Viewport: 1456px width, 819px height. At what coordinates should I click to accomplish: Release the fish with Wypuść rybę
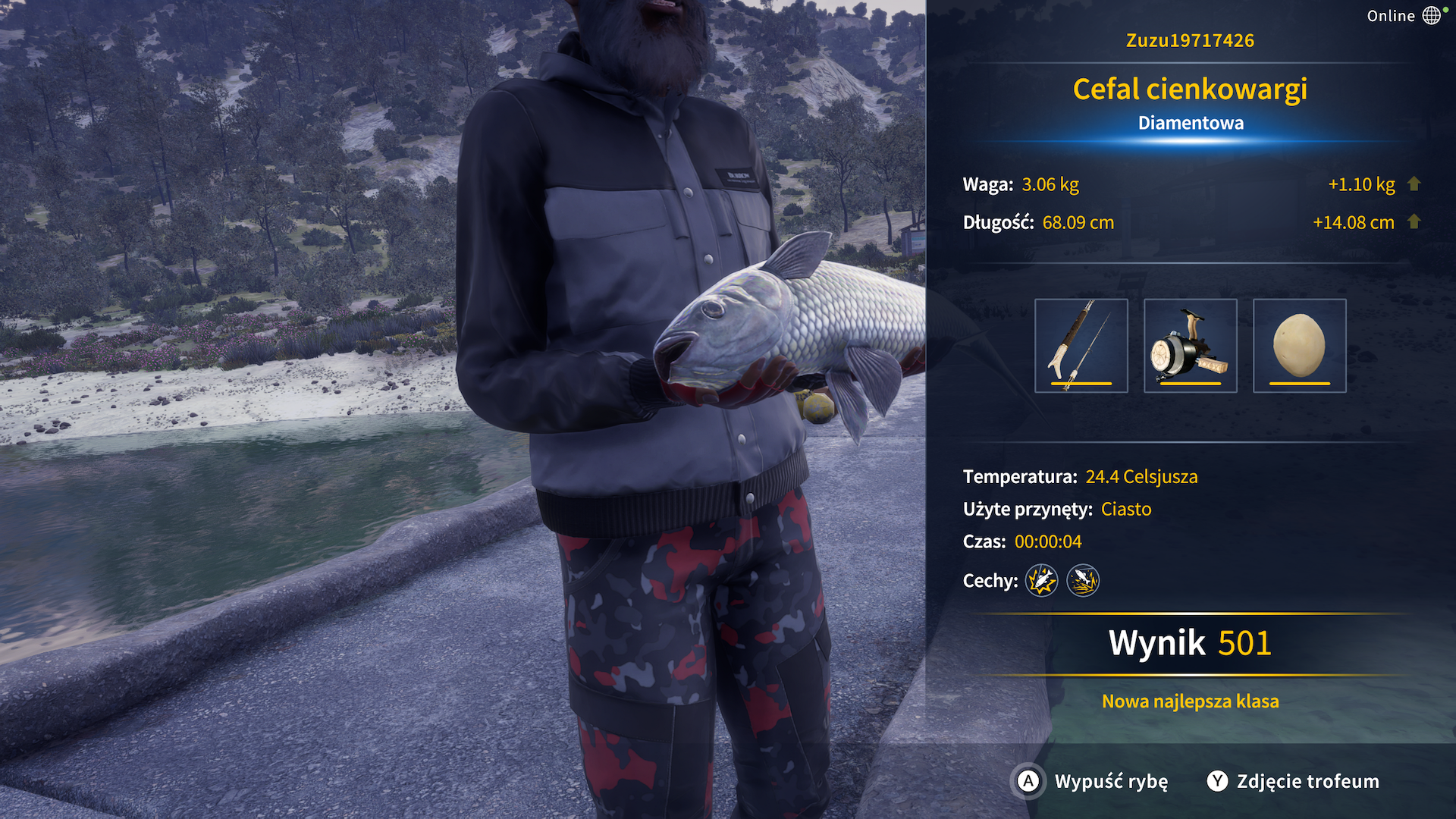[x=1092, y=781]
